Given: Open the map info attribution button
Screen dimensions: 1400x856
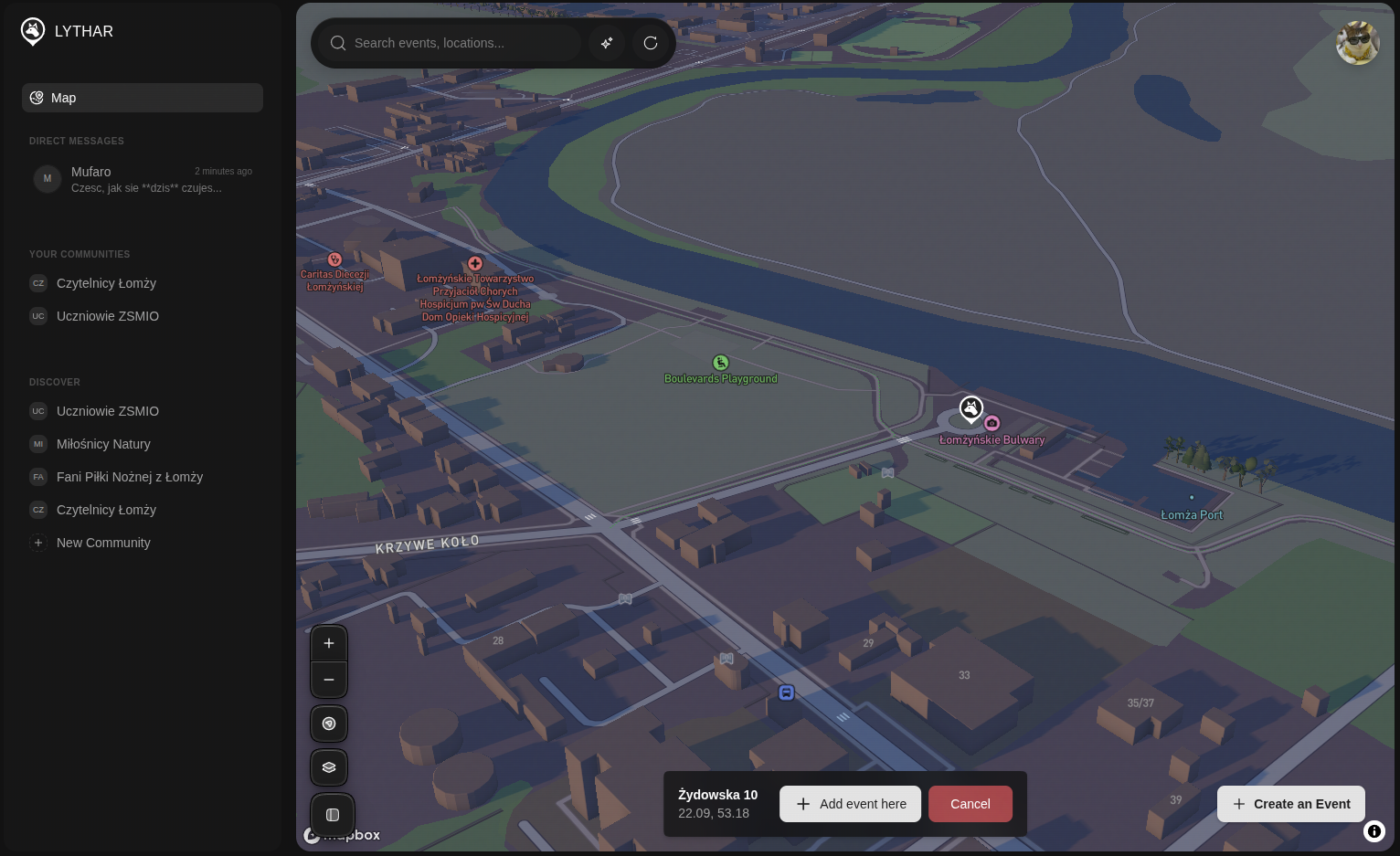Looking at the screenshot, I should point(1374,831).
